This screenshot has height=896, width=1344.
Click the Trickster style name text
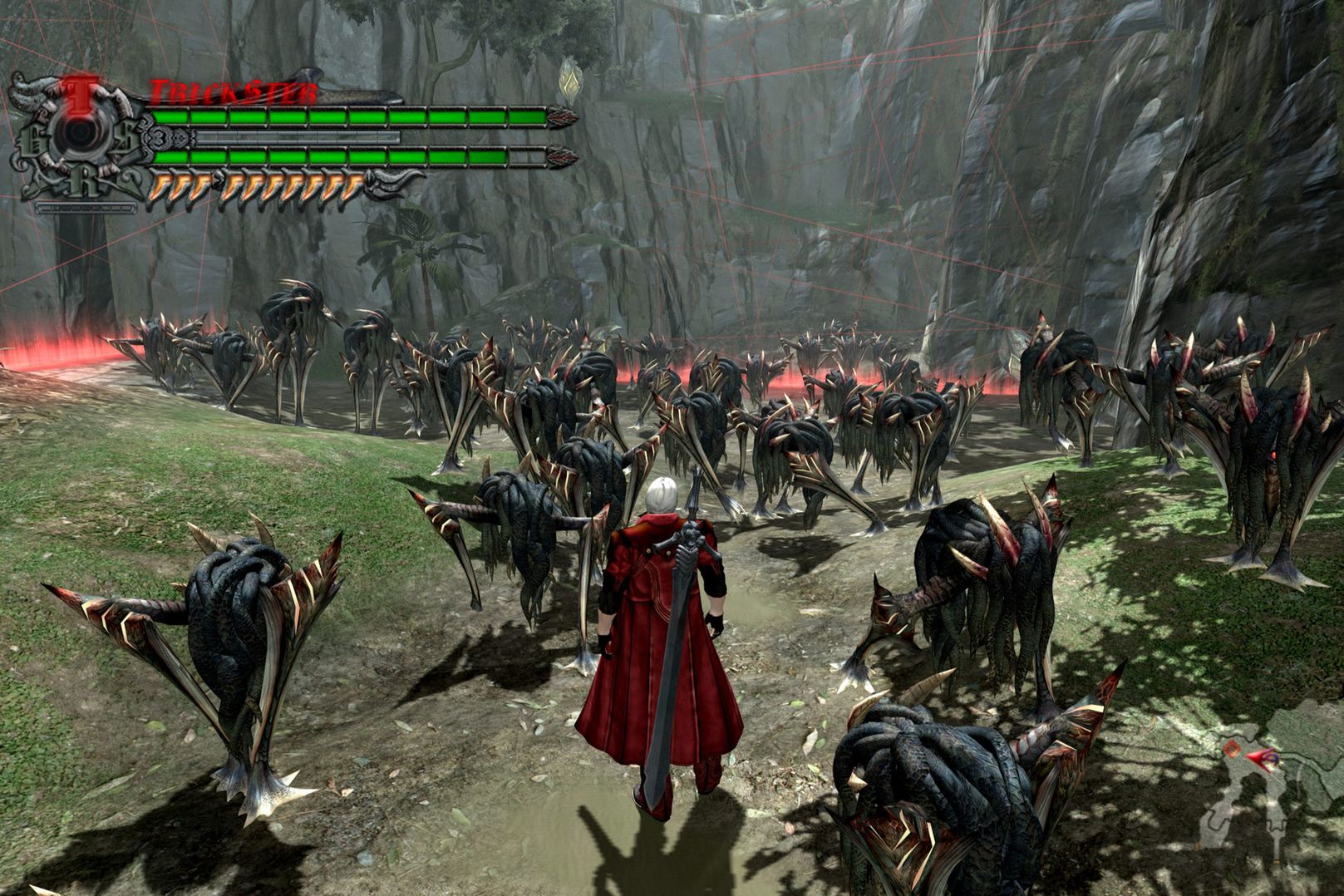click(234, 90)
